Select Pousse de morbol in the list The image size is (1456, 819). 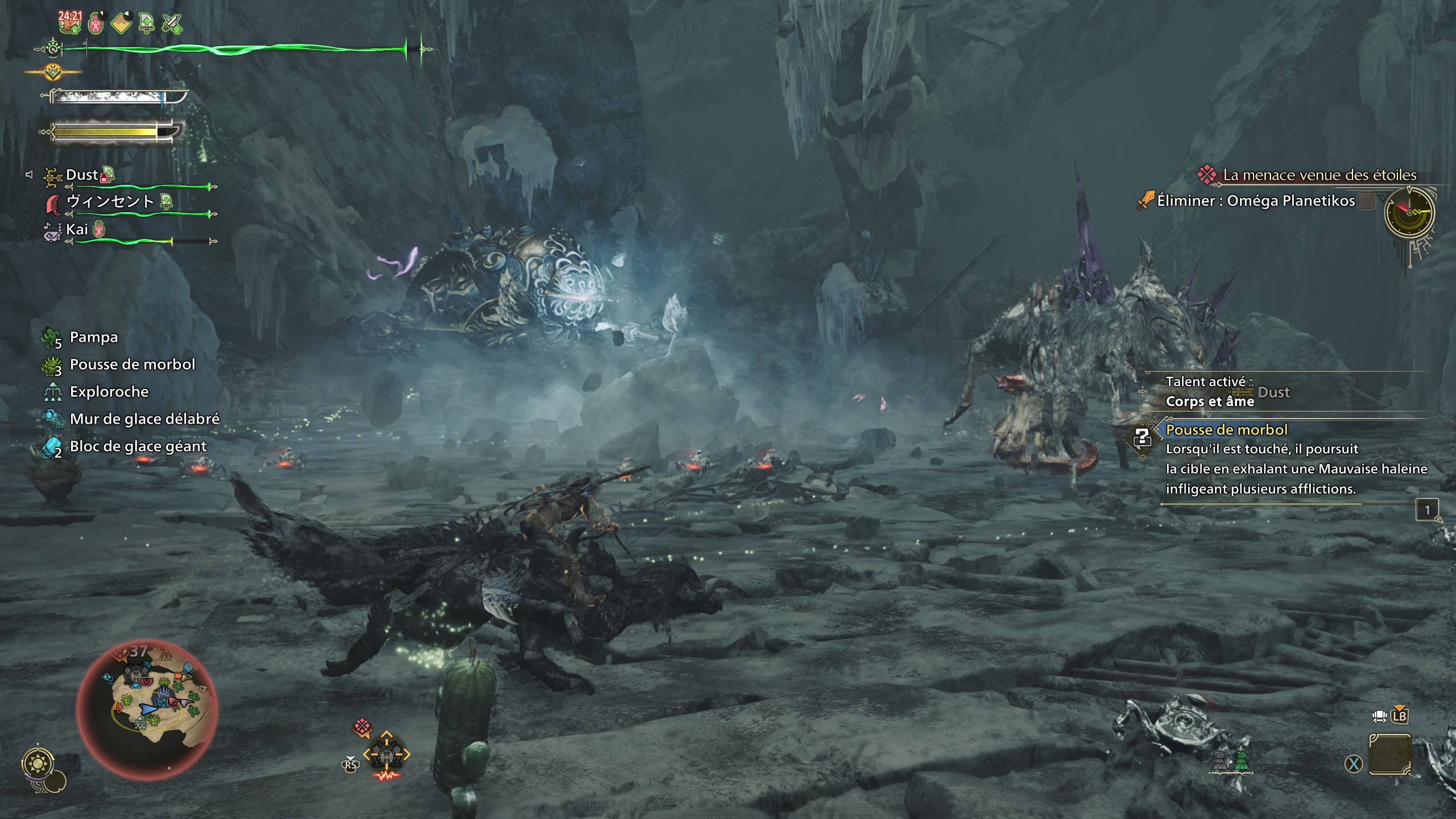pos(132,365)
